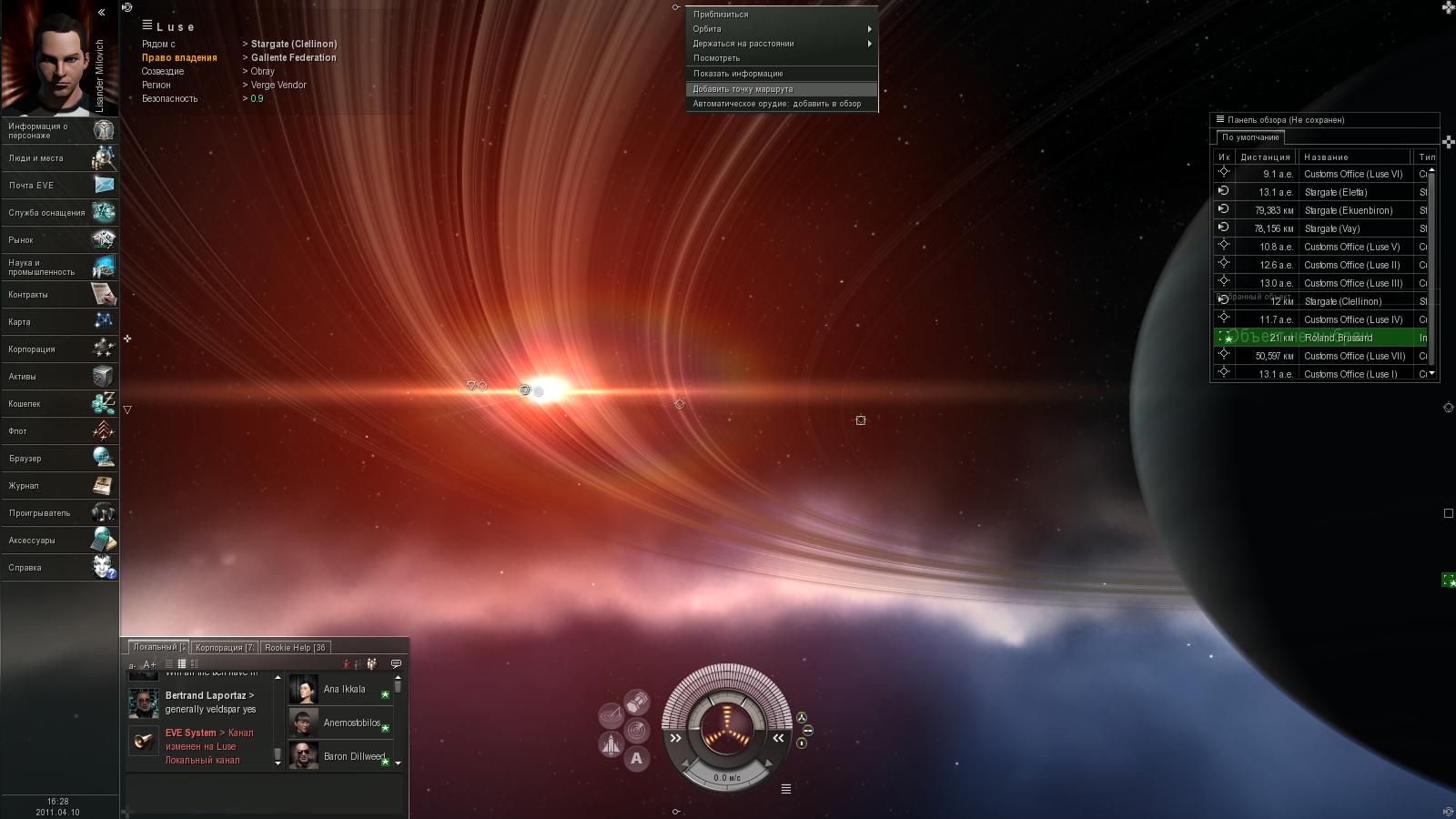Switch to the Rookie Help chat tab
1456x819 pixels.
[x=295, y=648]
